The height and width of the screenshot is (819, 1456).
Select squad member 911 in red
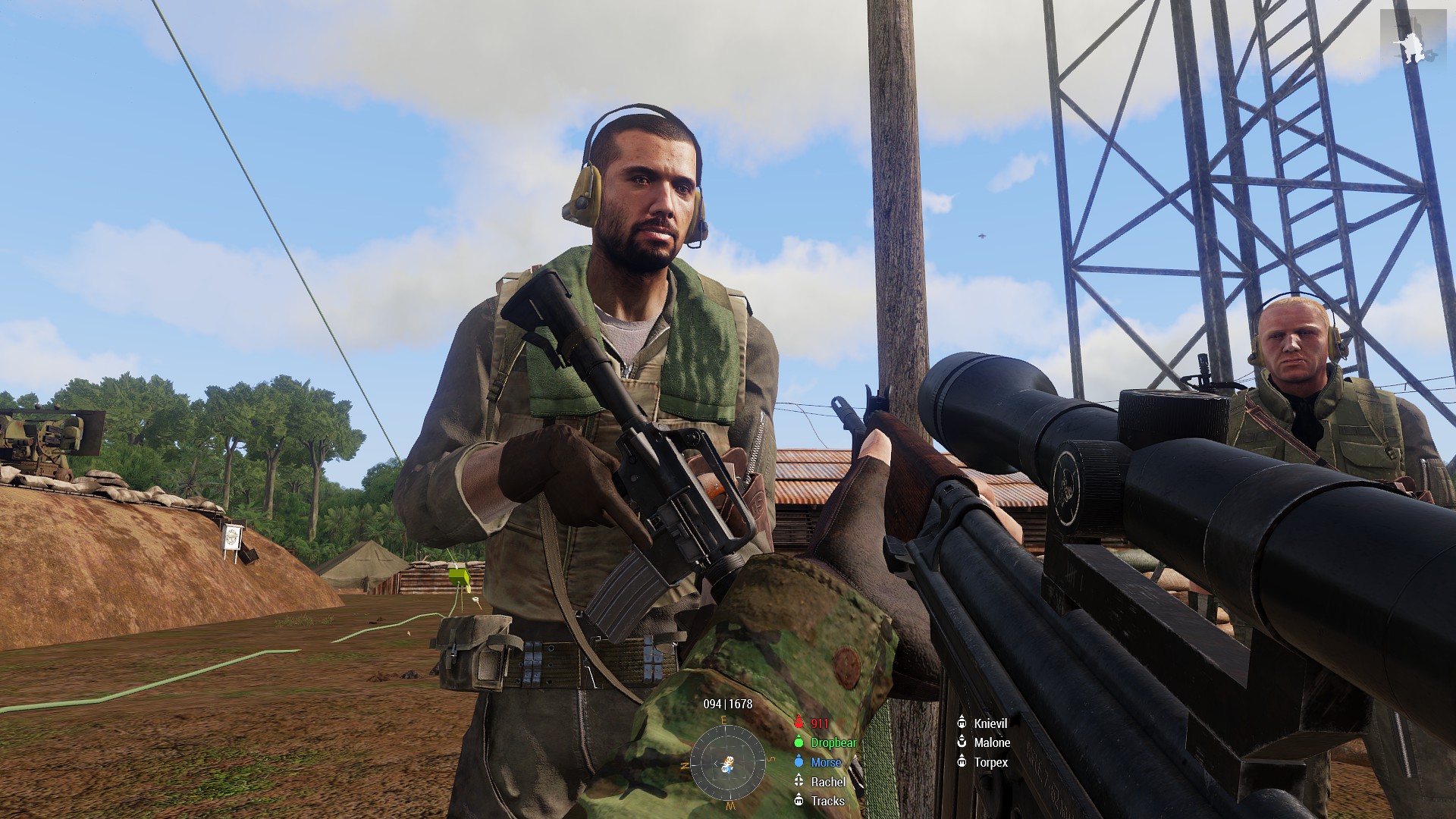click(x=819, y=723)
